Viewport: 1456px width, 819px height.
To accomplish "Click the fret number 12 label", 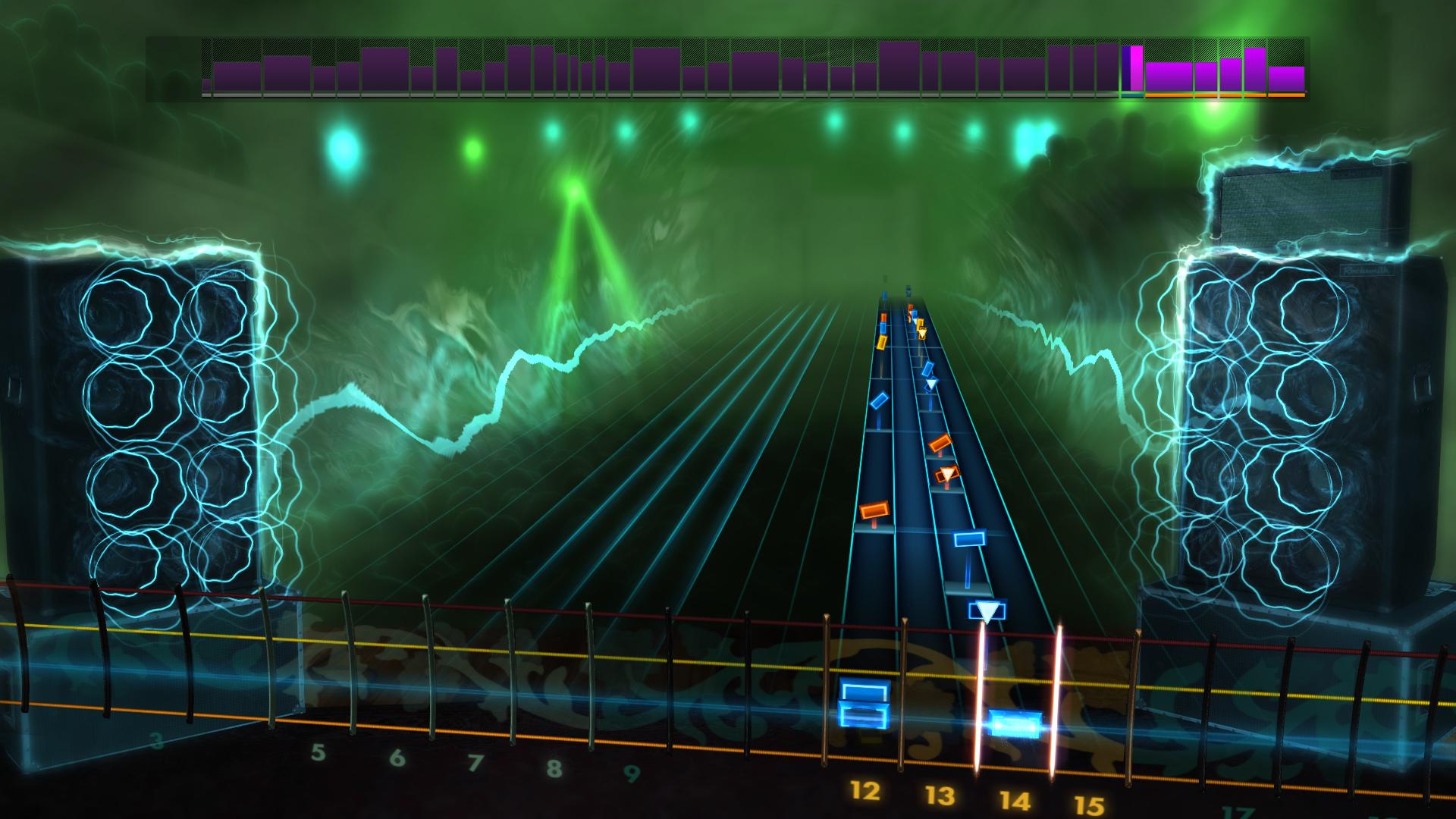I will [864, 790].
